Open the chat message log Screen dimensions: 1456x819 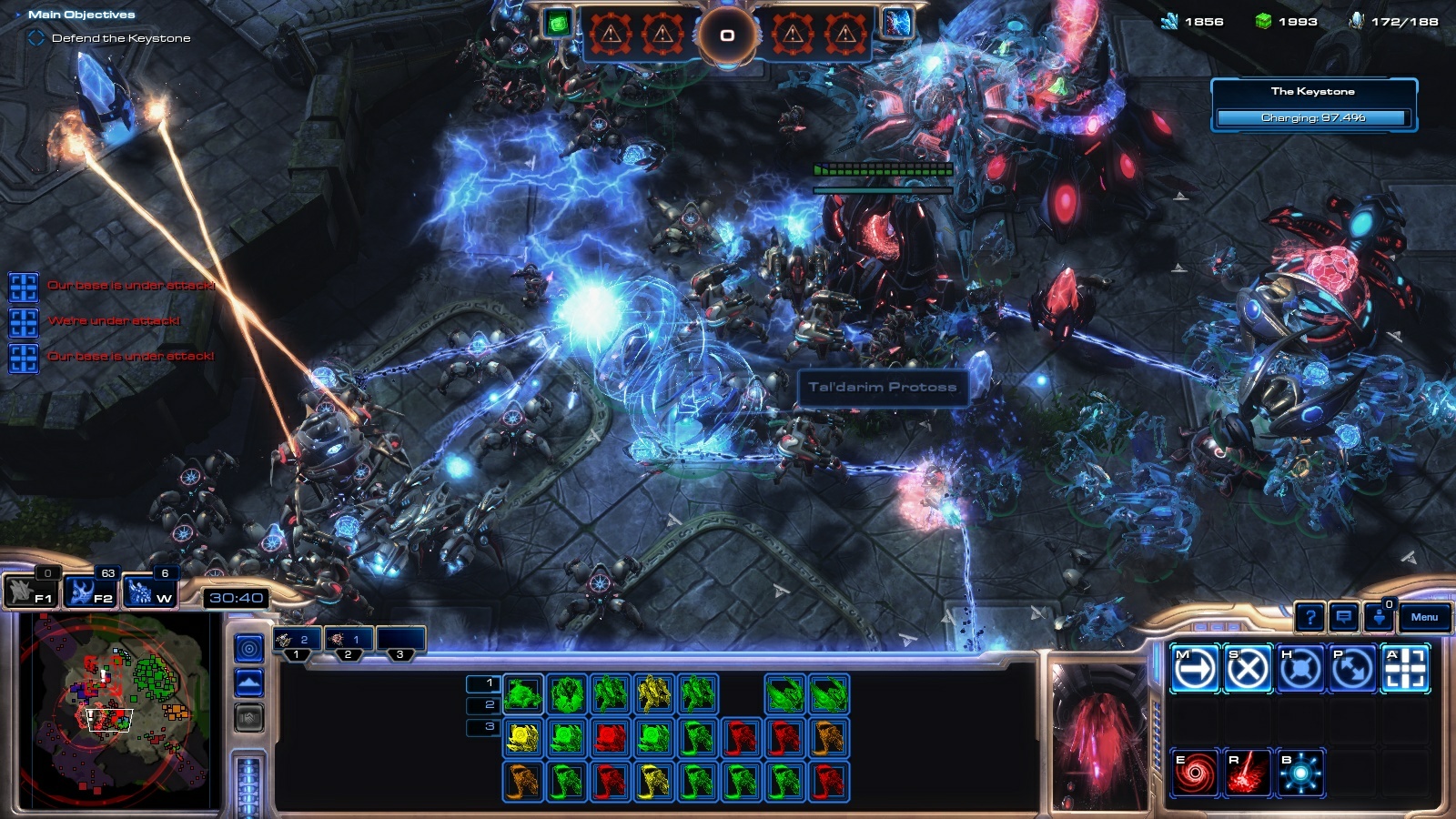pos(1344,618)
